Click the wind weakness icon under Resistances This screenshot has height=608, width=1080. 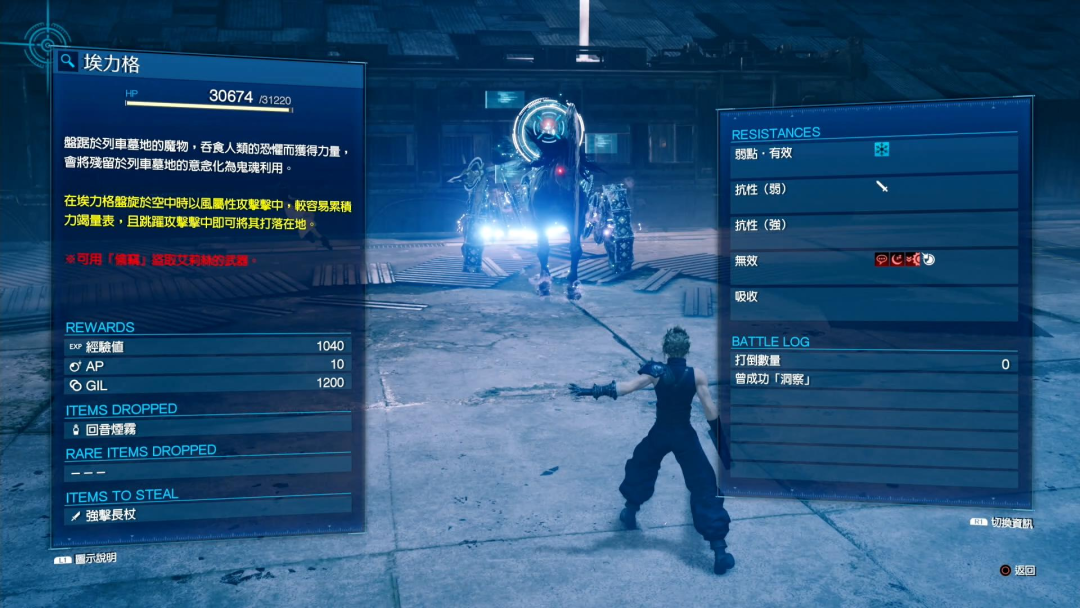coord(881,150)
